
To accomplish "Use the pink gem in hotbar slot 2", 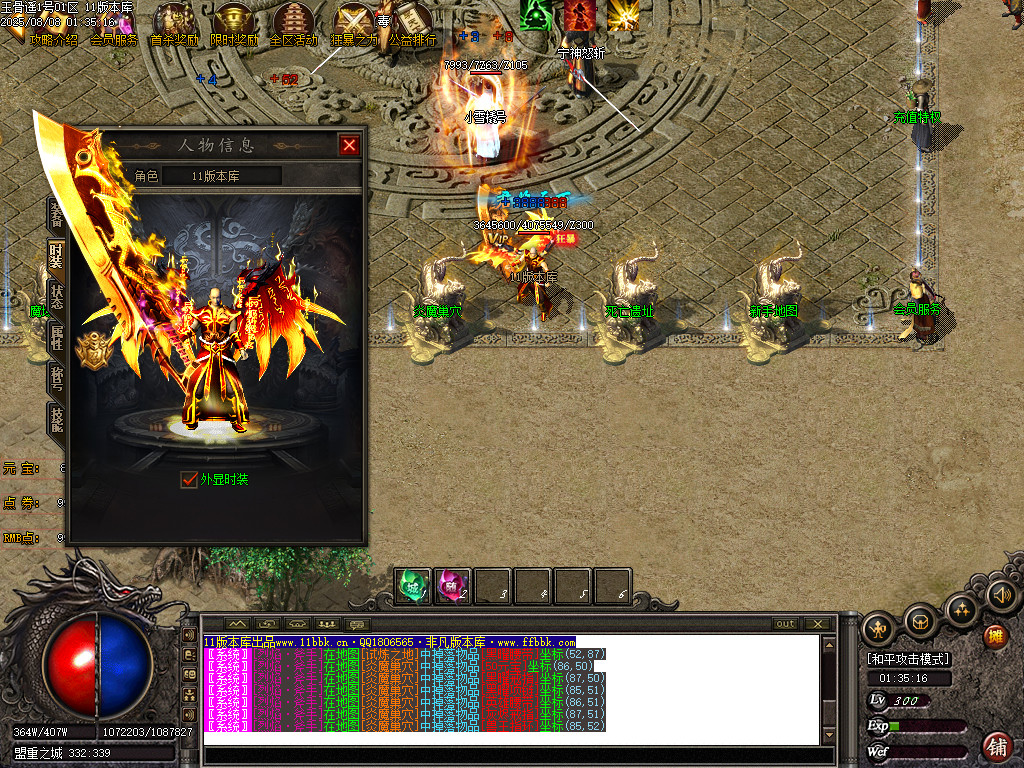I will [x=453, y=586].
